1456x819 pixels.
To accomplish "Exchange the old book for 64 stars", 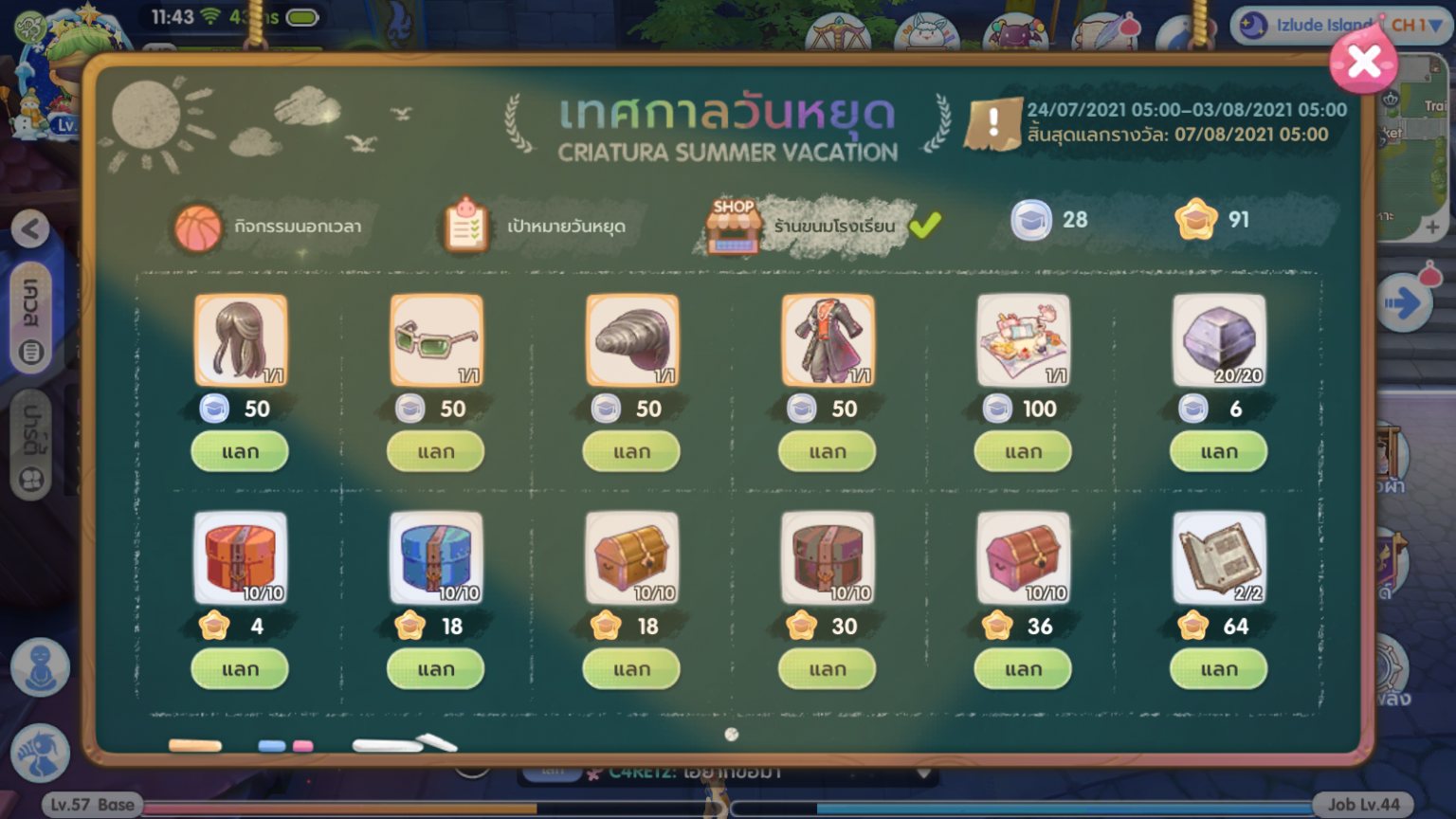I will pyautogui.click(x=1219, y=669).
